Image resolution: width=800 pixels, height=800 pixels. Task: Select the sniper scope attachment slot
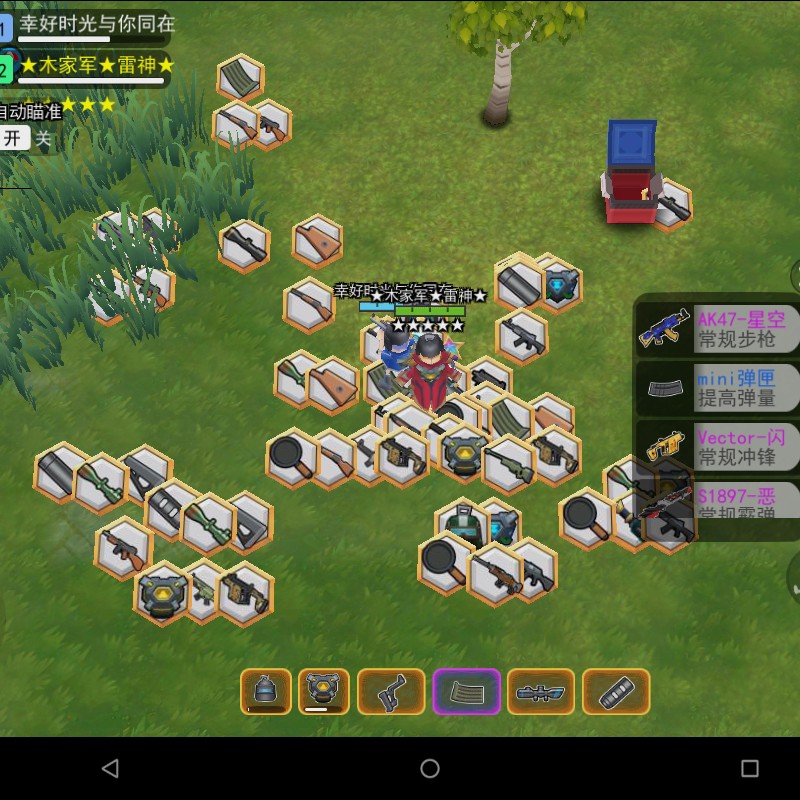(x=541, y=691)
